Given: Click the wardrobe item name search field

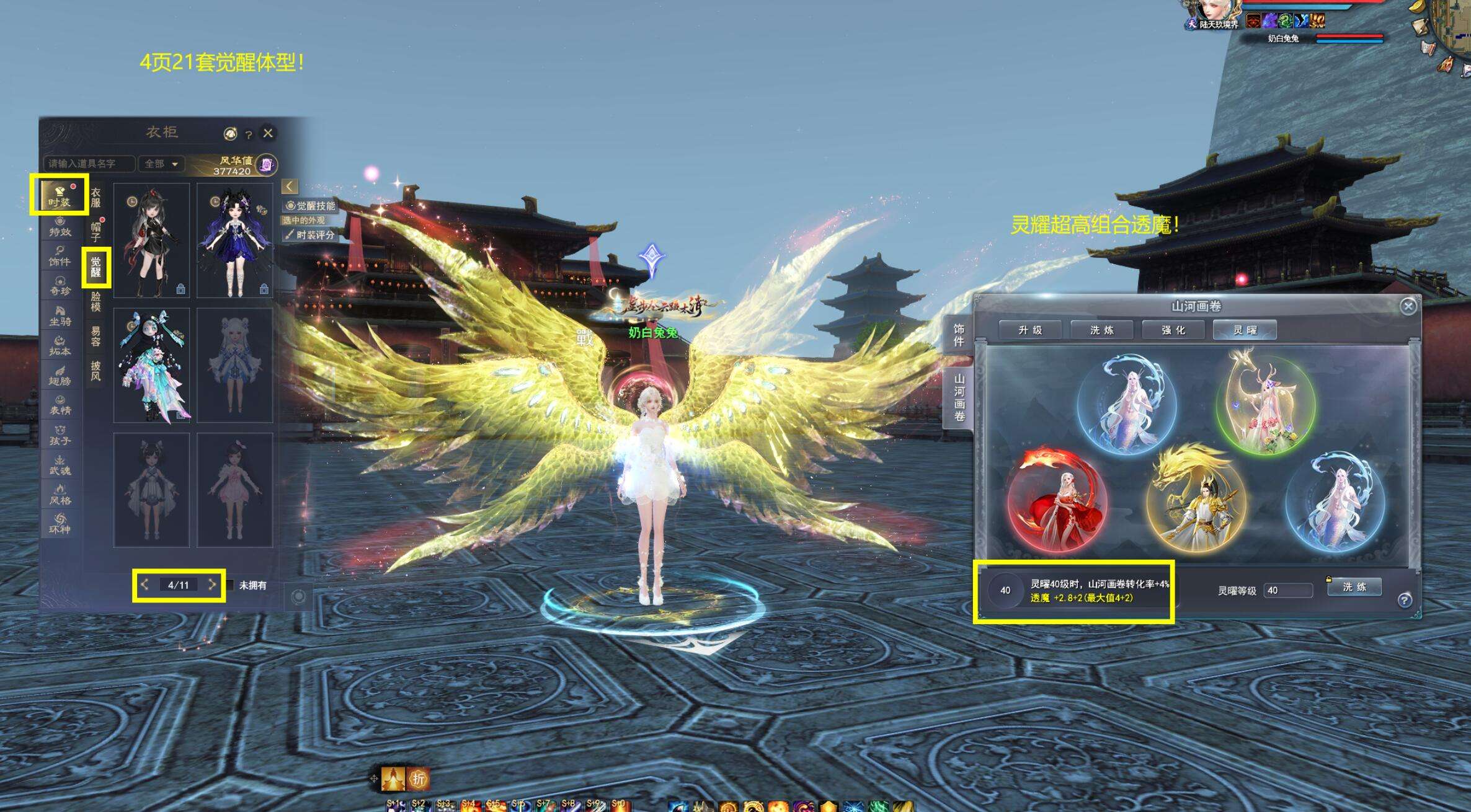Looking at the screenshot, I should pos(89,164).
